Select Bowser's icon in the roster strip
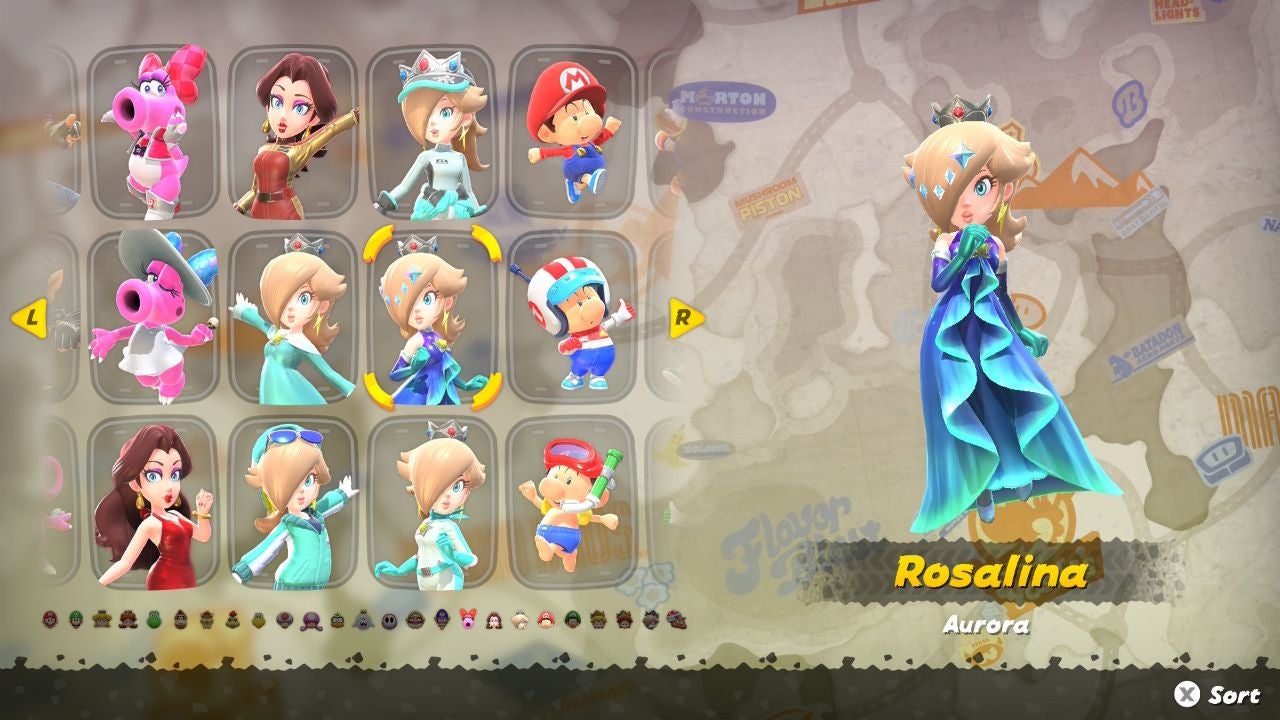 205,622
